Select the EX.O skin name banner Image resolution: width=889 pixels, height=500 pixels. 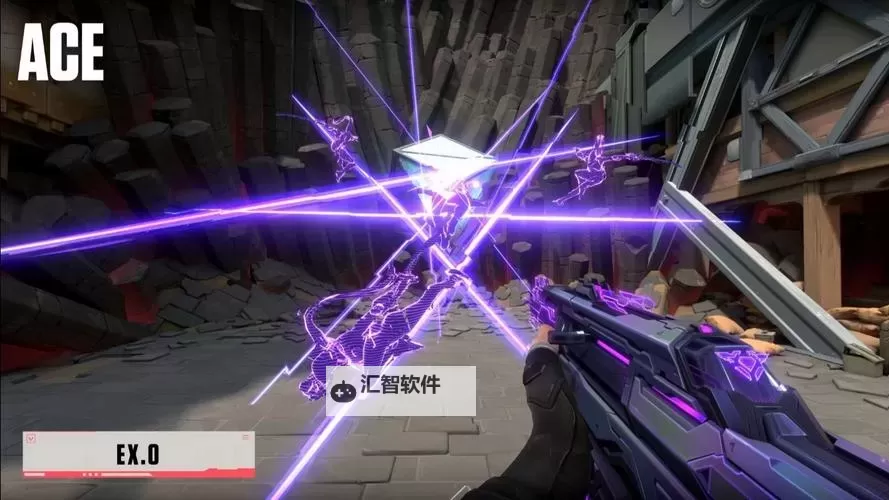(138, 455)
